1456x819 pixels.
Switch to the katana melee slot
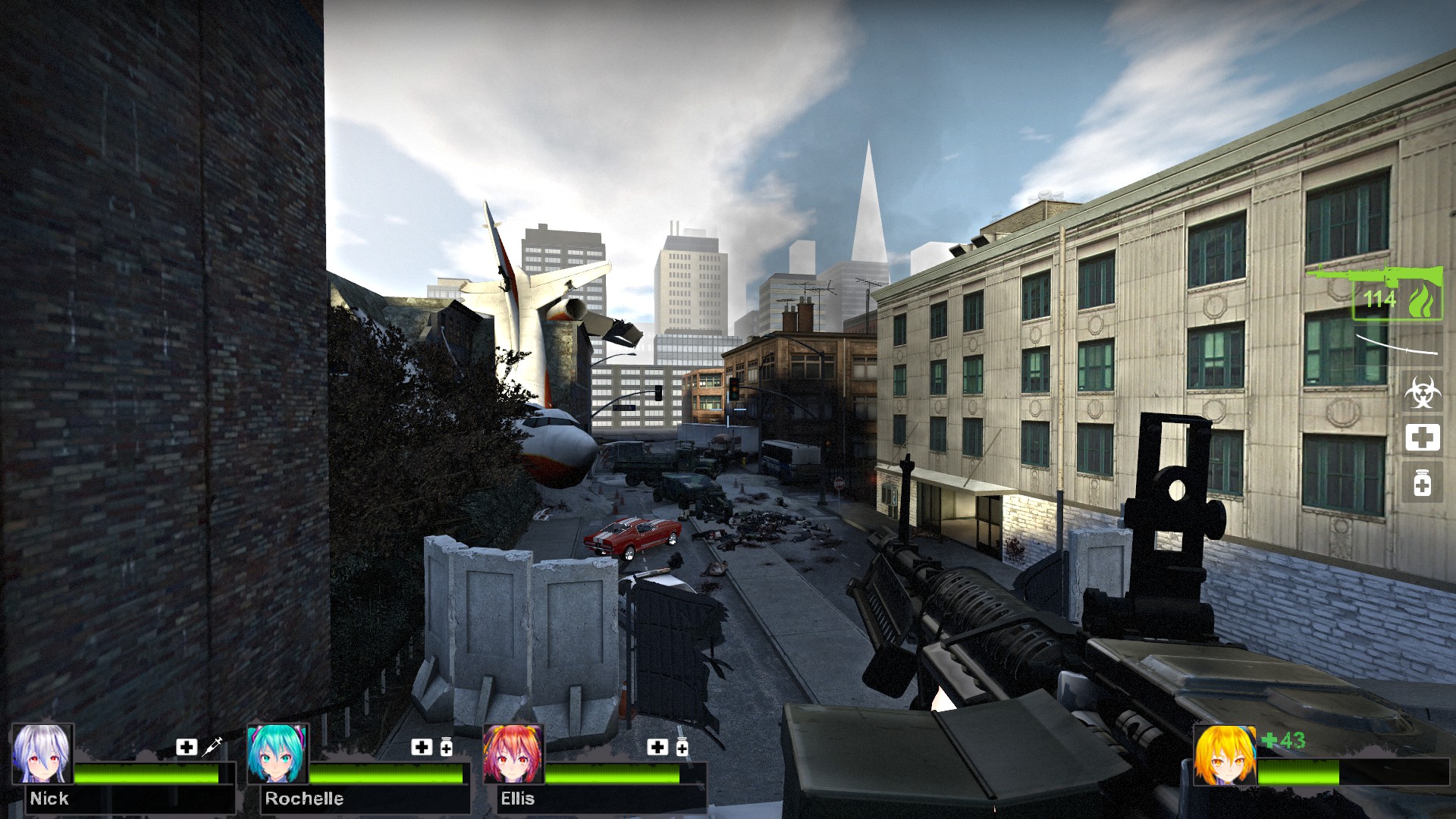pos(1396,344)
